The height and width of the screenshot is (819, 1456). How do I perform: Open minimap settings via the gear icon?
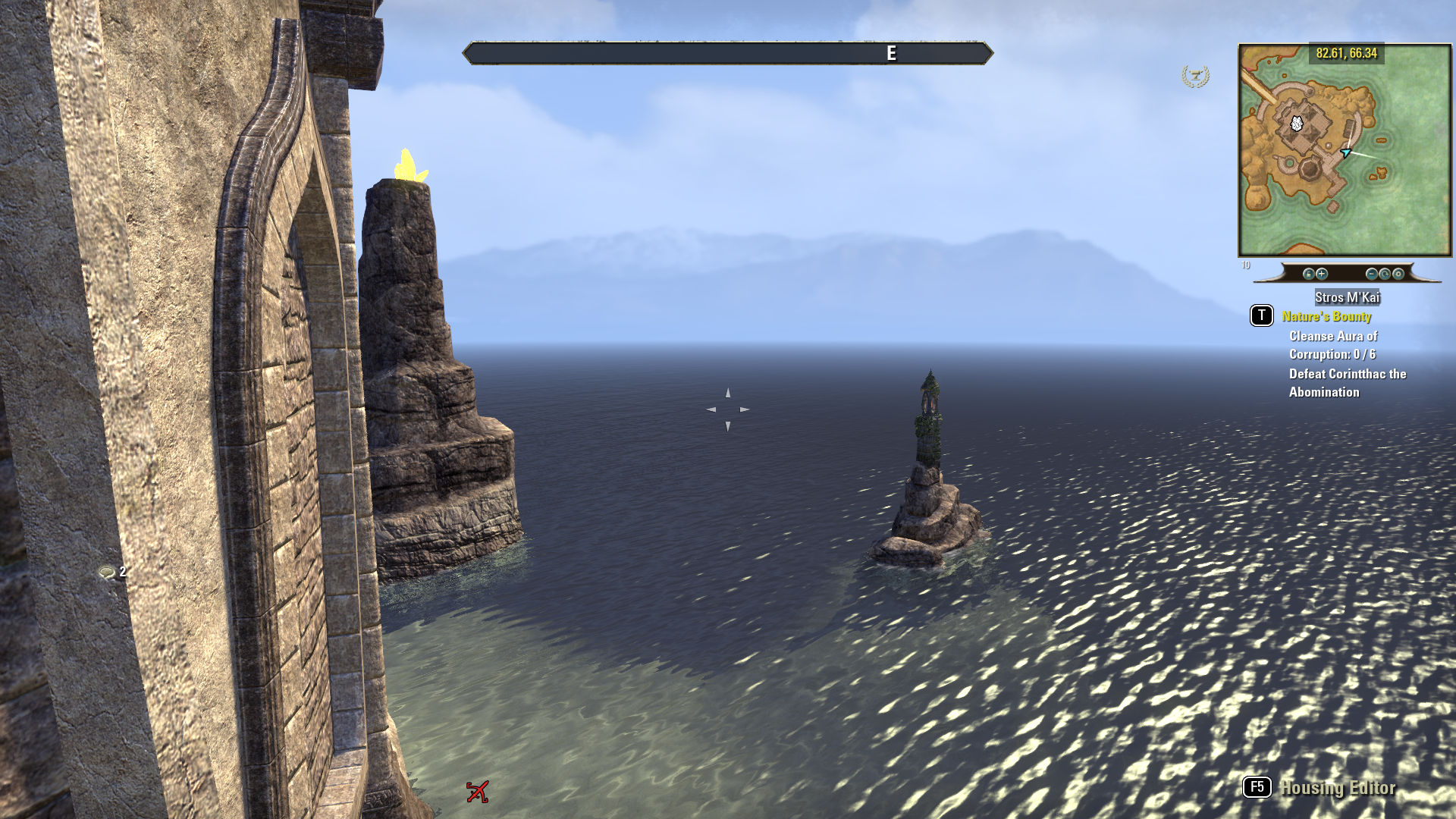[1399, 274]
